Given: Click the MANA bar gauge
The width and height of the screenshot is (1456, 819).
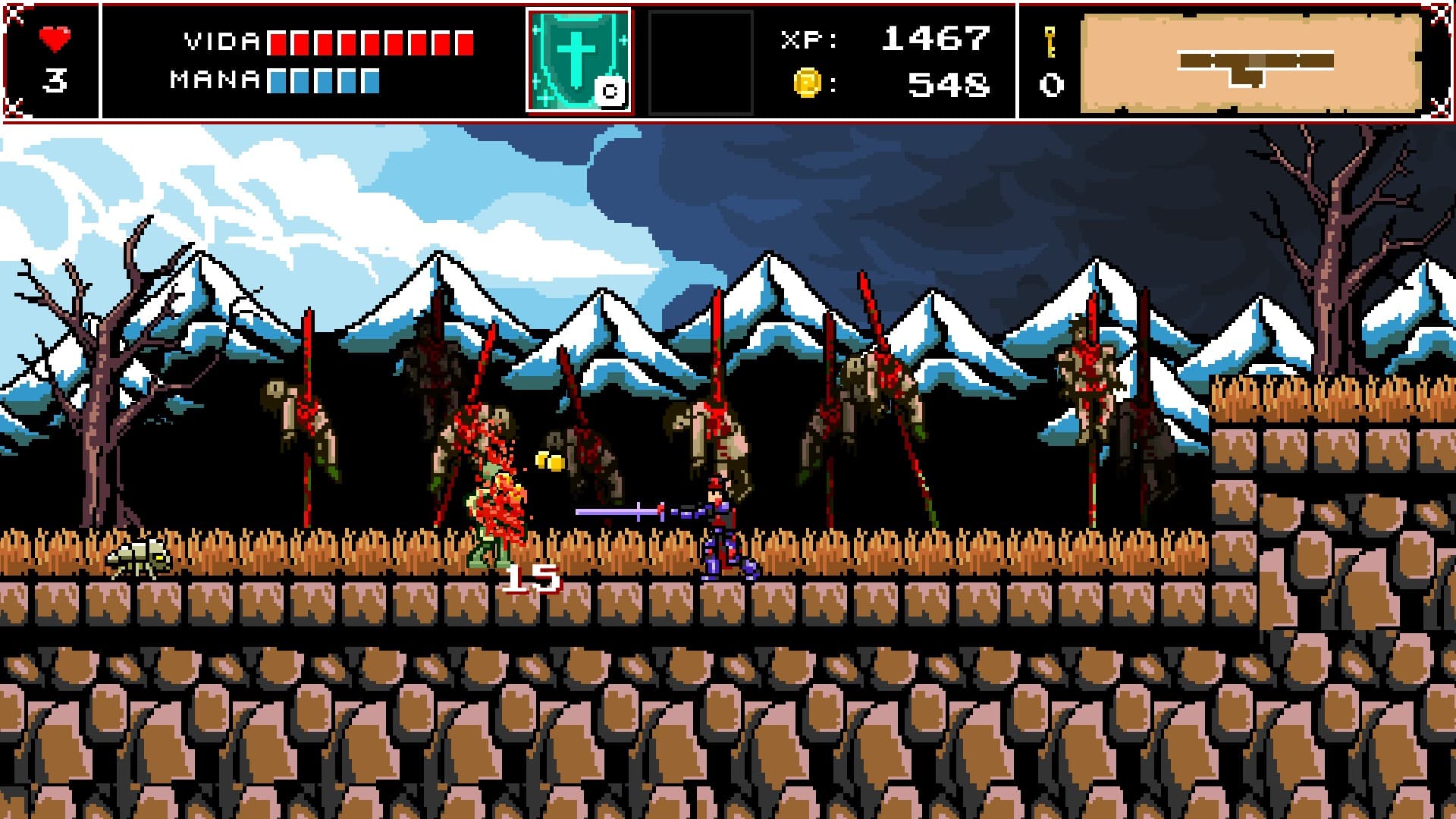Looking at the screenshot, I should pyautogui.click(x=322, y=80).
